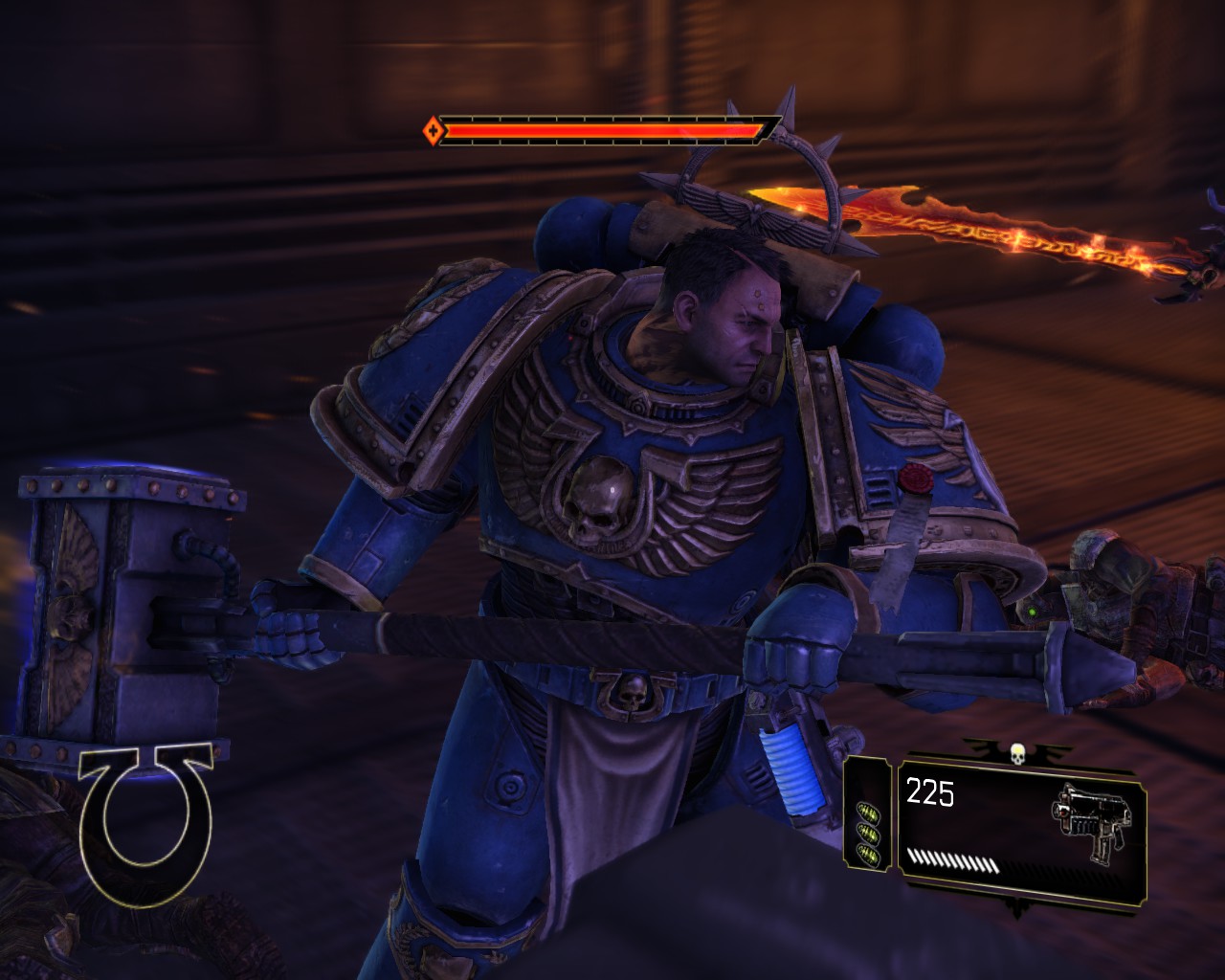The width and height of the screenshot is (1225, 980).
Task: Select the bolter weapon icon
Action: (1091, 820)
